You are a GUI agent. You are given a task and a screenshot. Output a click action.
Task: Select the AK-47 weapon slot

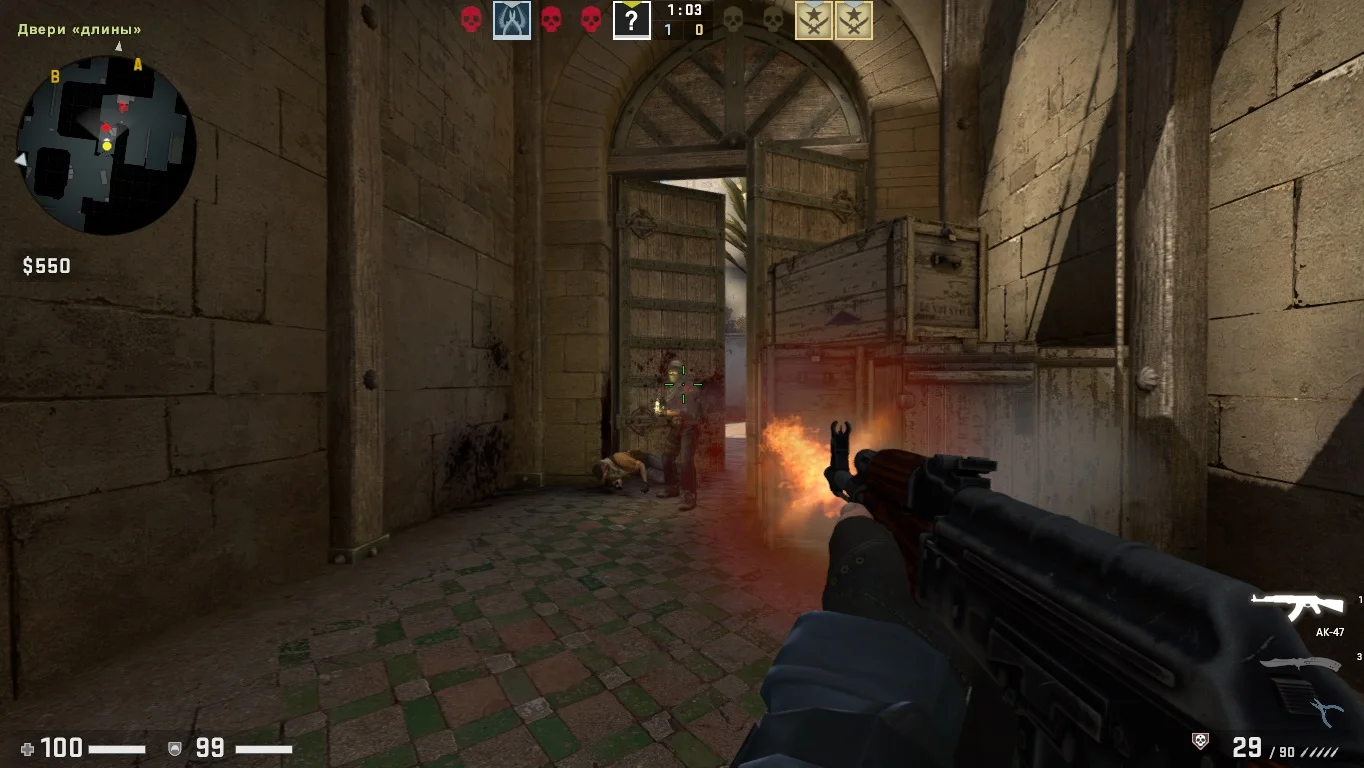pyautogui.click(x=1298, y=605)
